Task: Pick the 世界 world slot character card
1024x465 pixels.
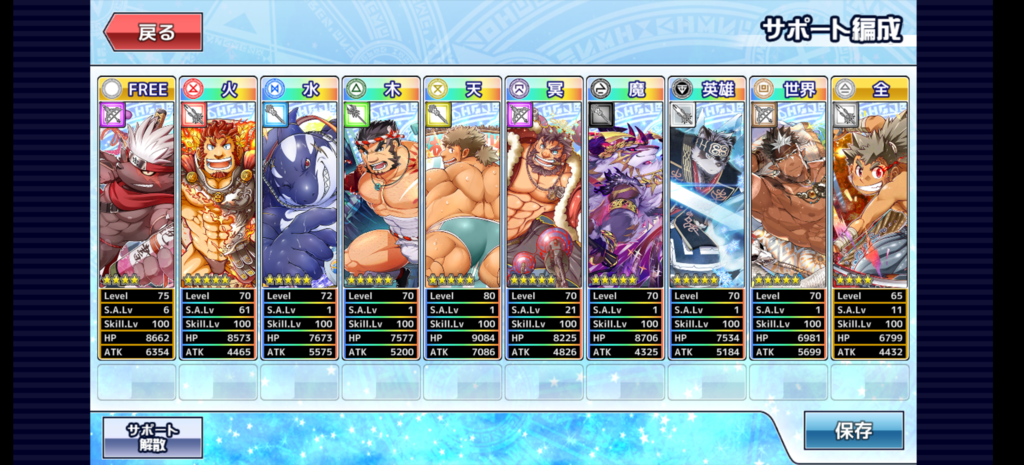Action: click(x=788, y=195)
